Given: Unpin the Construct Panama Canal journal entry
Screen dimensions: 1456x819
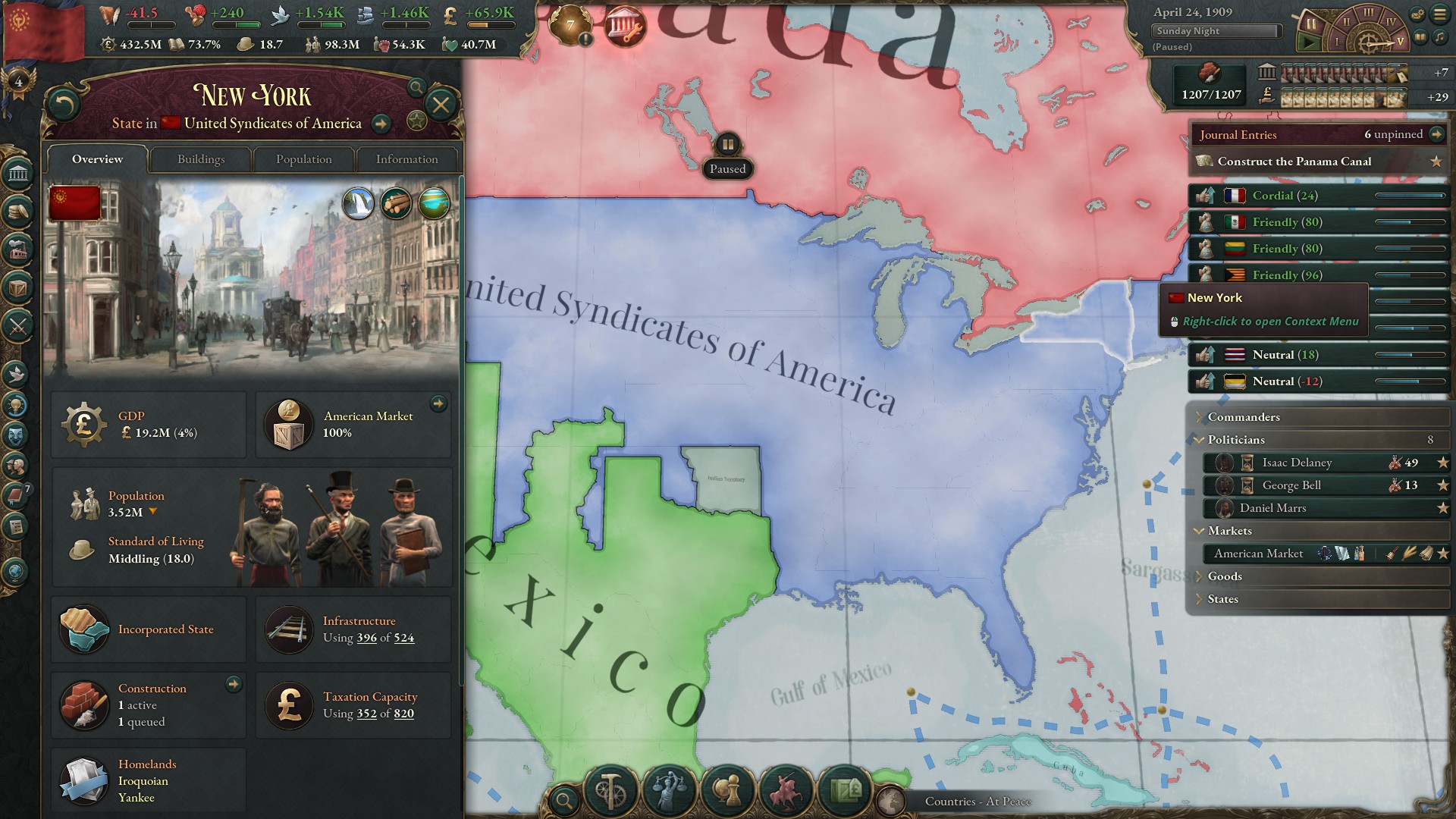Looking at the screenshot, I should coord(1438,161).
